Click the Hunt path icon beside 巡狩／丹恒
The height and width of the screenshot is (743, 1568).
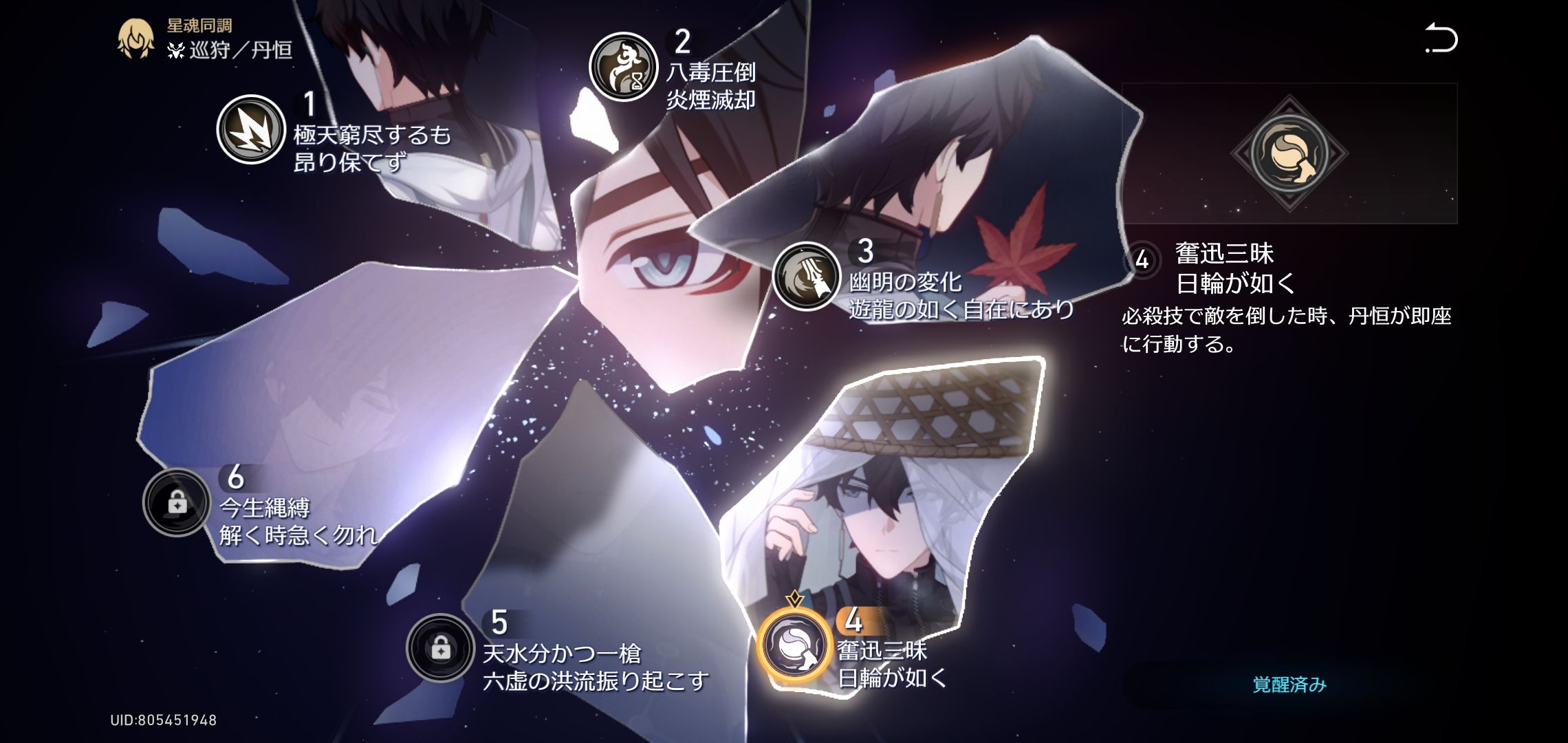pos(176,50)
